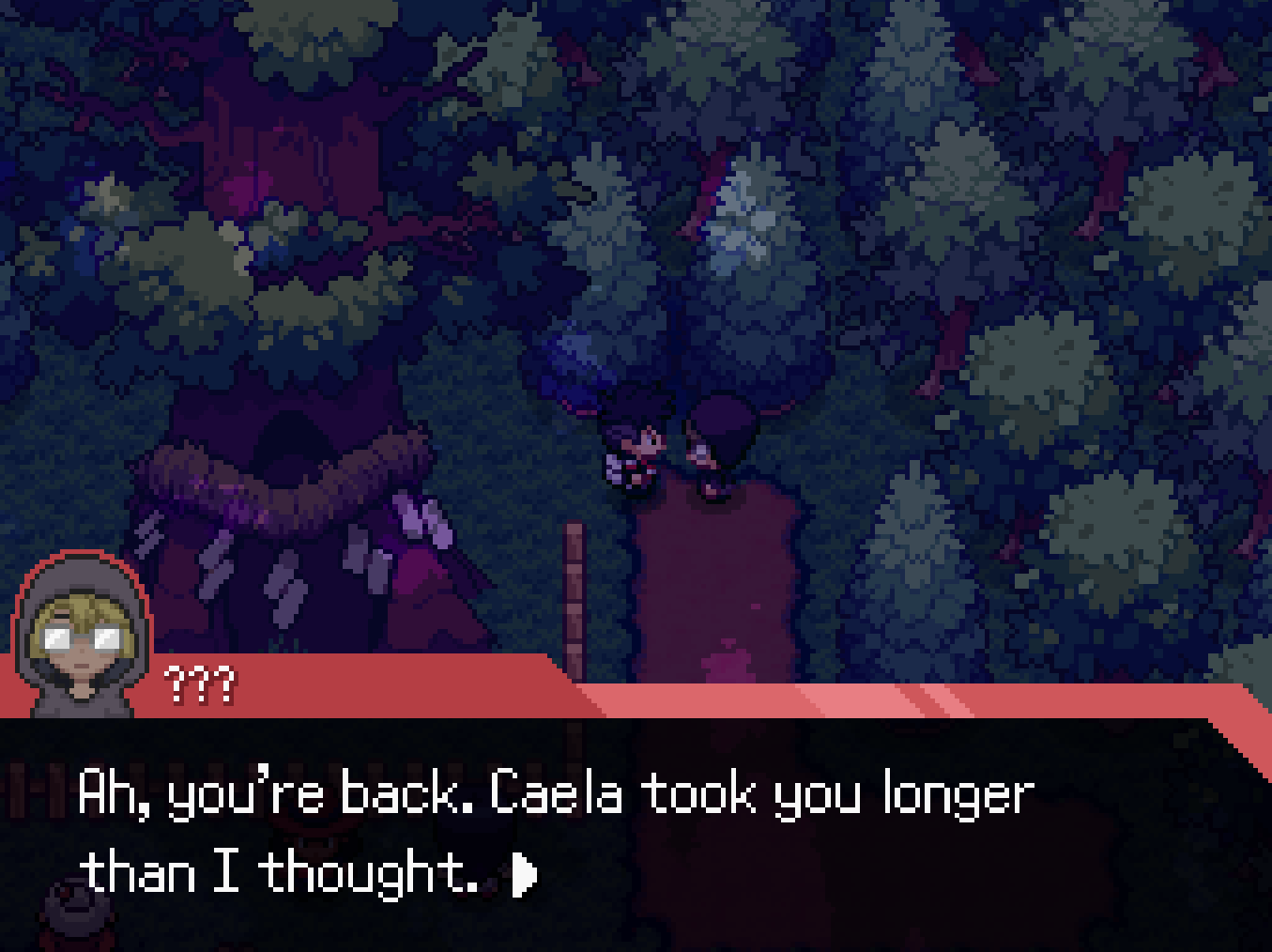The height and width of the screenshot is (952, 1272).
Task: Click the dialogue advance arrow
Action: 524,875
